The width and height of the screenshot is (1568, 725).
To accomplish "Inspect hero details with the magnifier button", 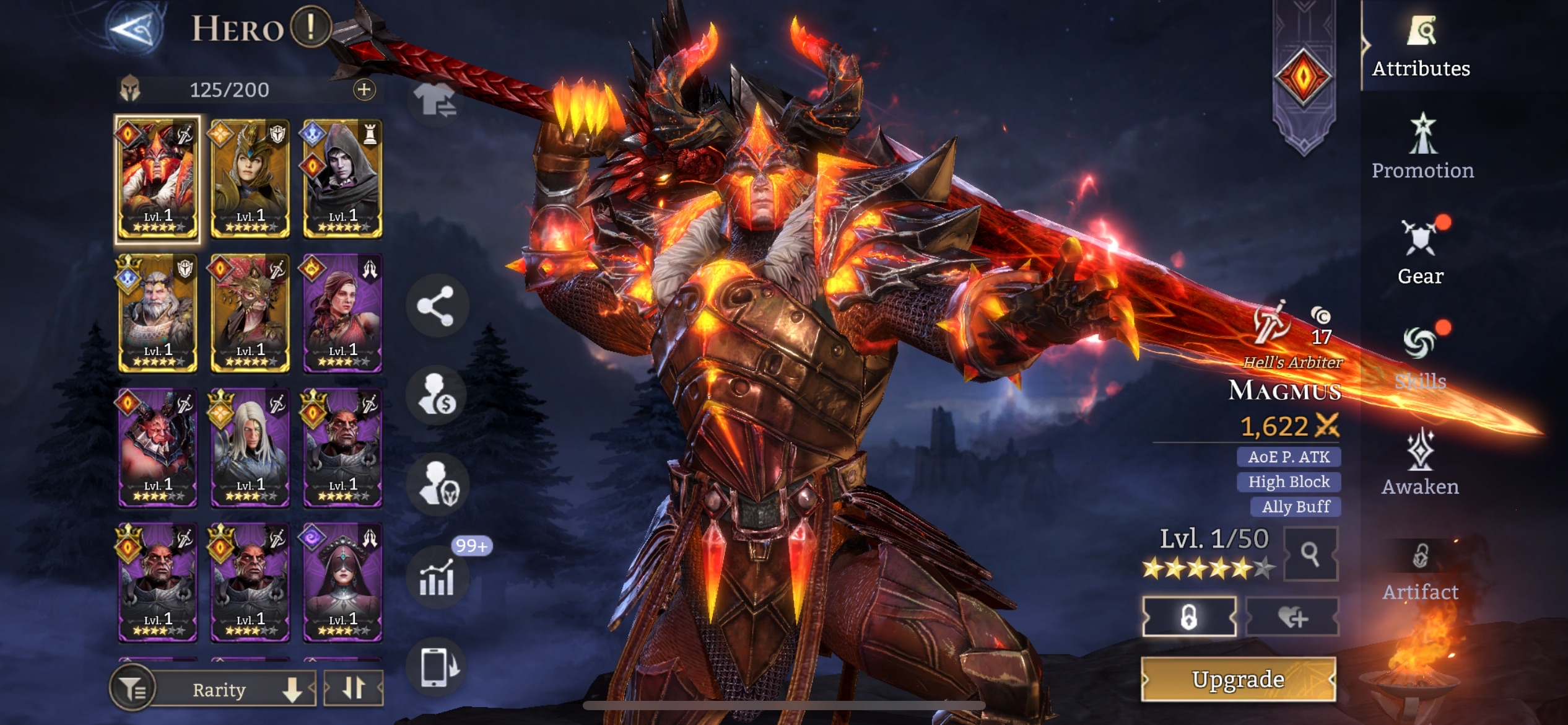I will [1310, 553].
